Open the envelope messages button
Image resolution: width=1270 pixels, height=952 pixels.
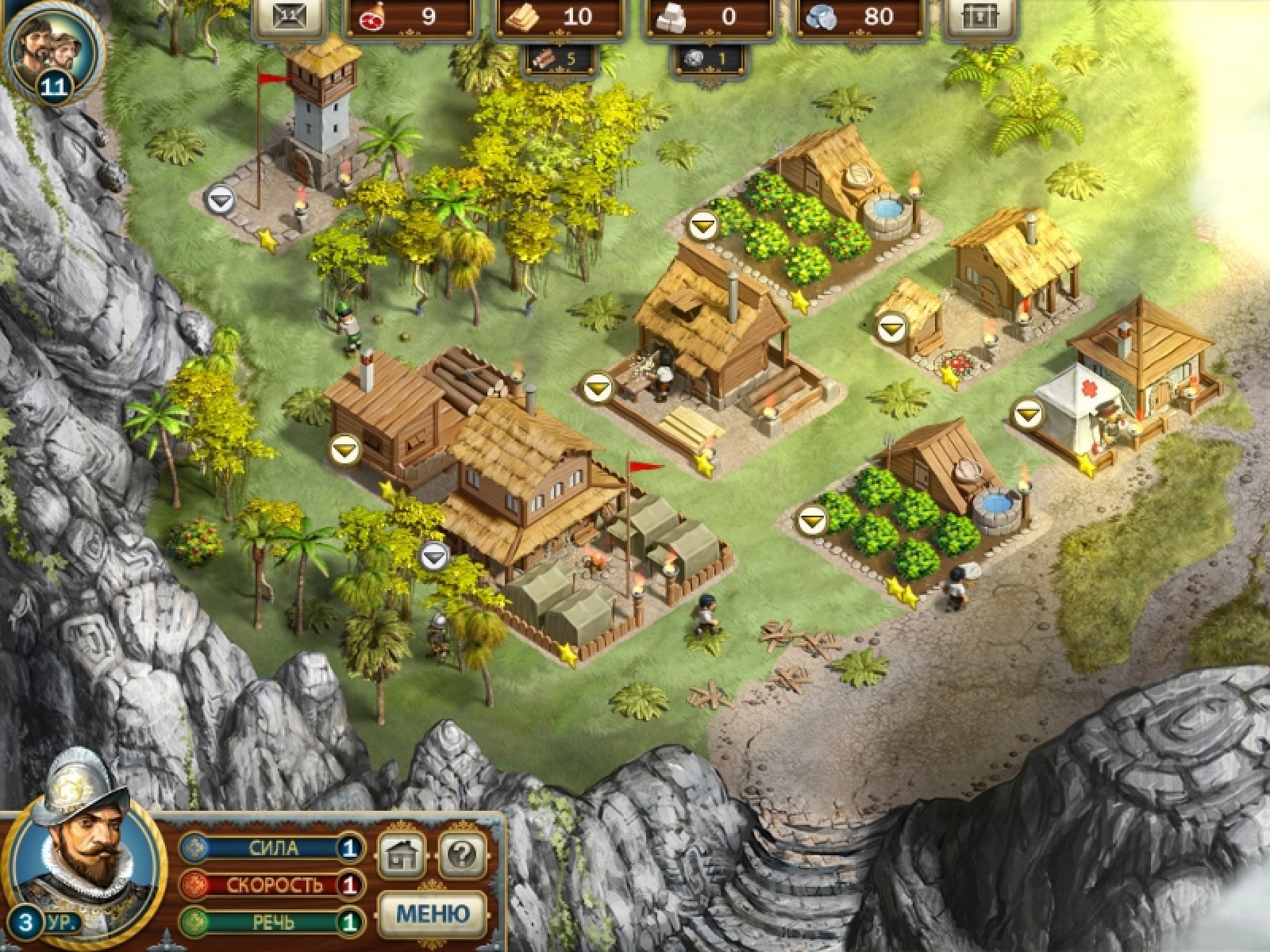pos(289,17)
